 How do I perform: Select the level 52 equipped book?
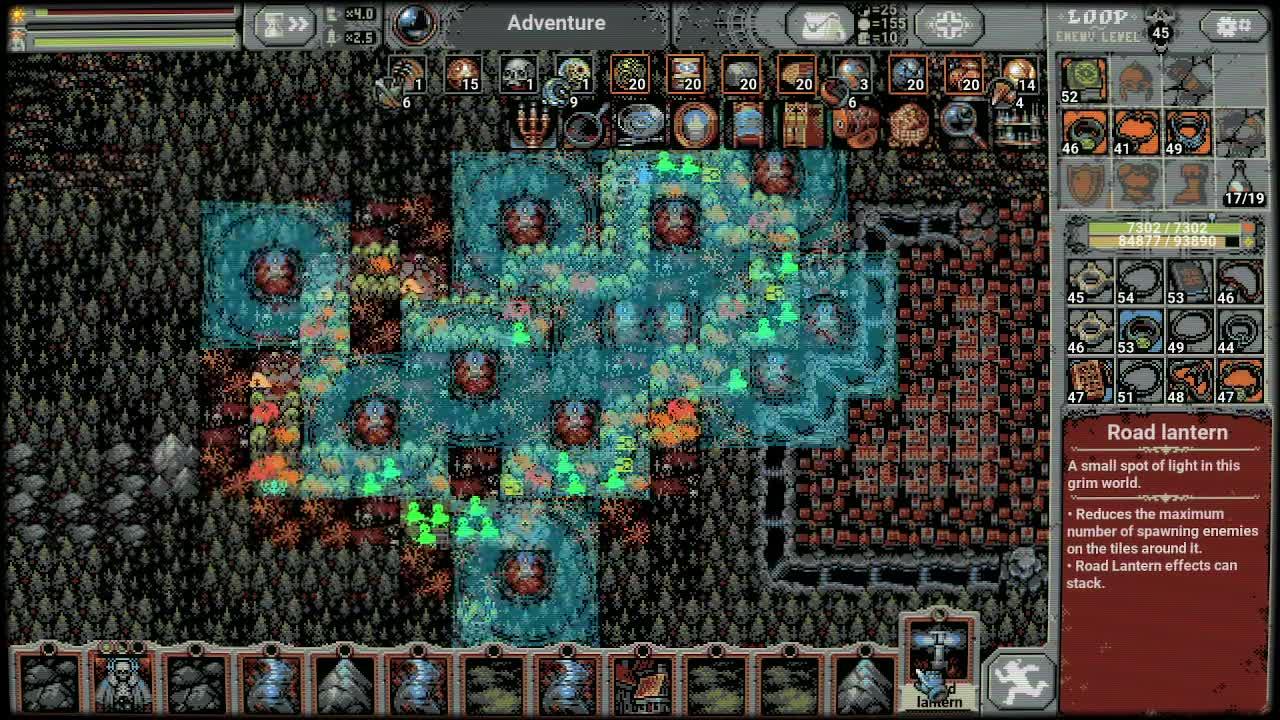1084,79
